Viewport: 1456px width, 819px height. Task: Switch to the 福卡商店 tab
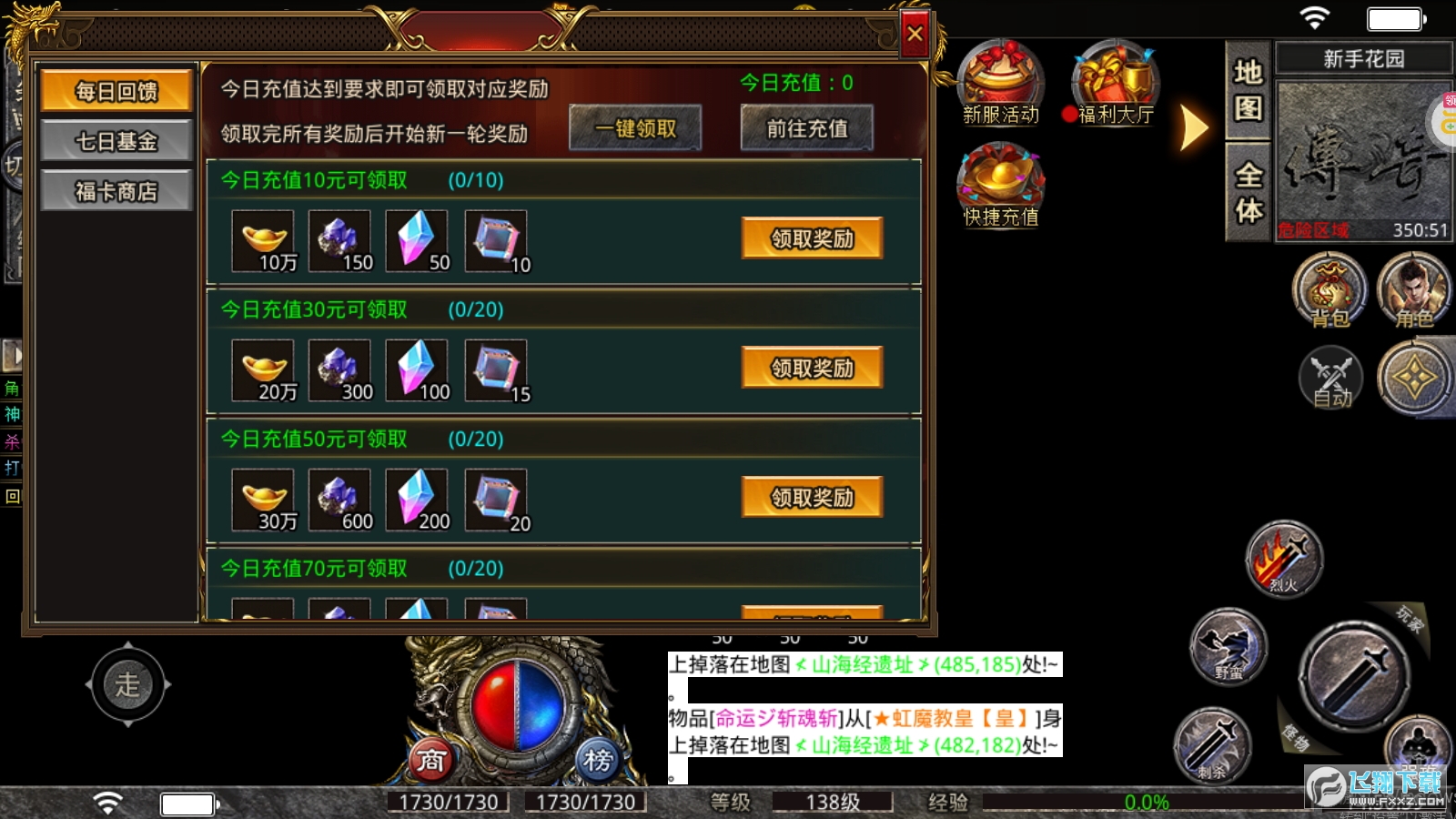(116, 190)
